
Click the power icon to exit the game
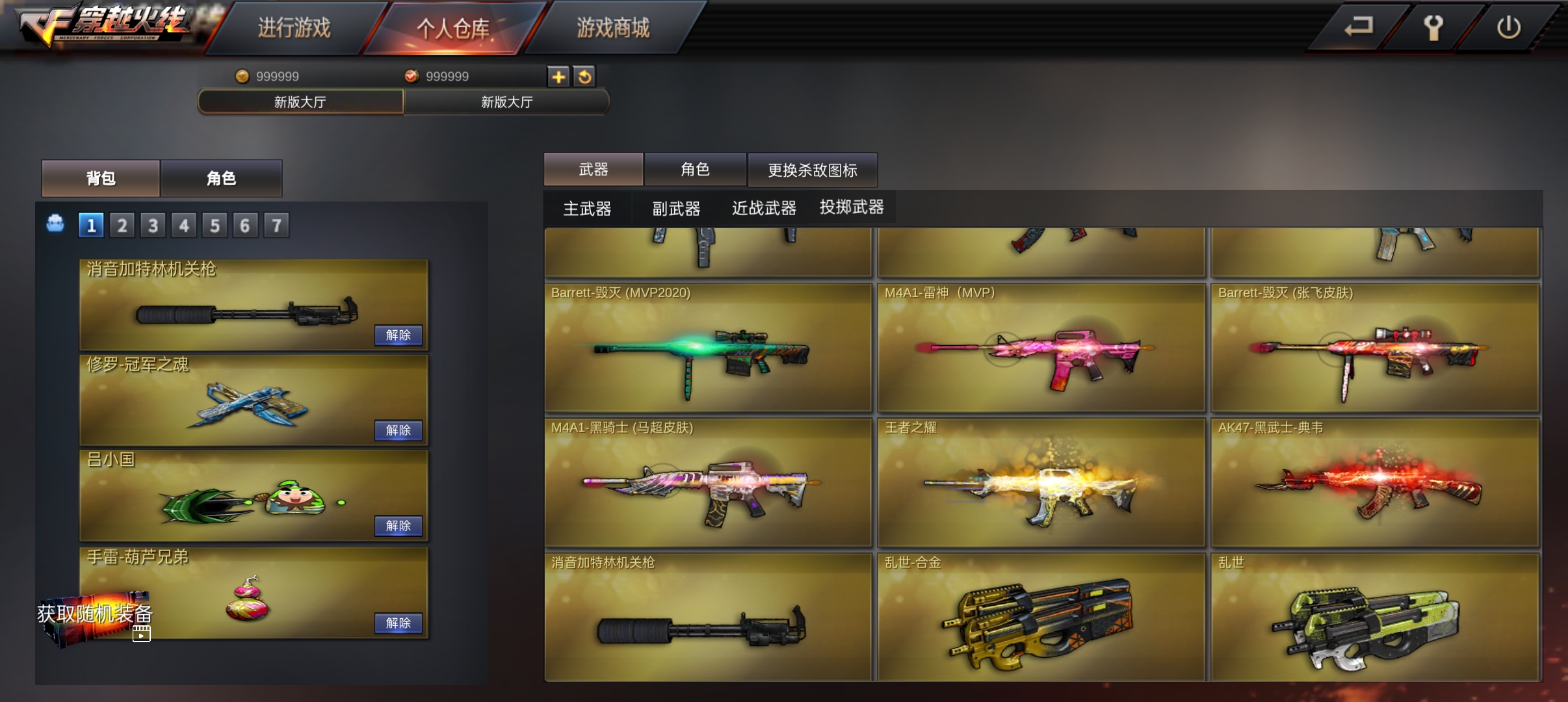1509,27
